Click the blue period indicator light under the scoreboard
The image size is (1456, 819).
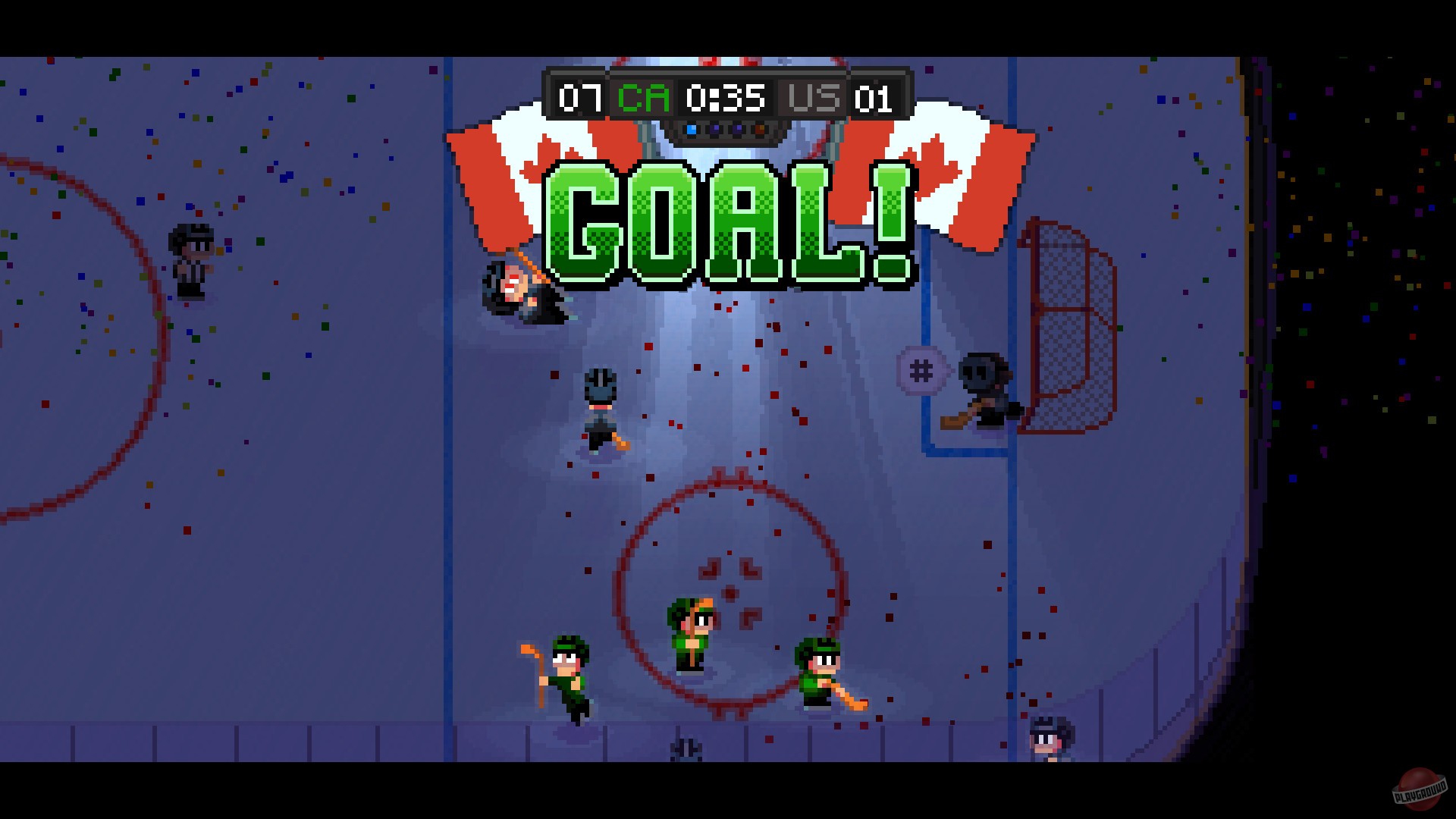click(x=691, y=129)
